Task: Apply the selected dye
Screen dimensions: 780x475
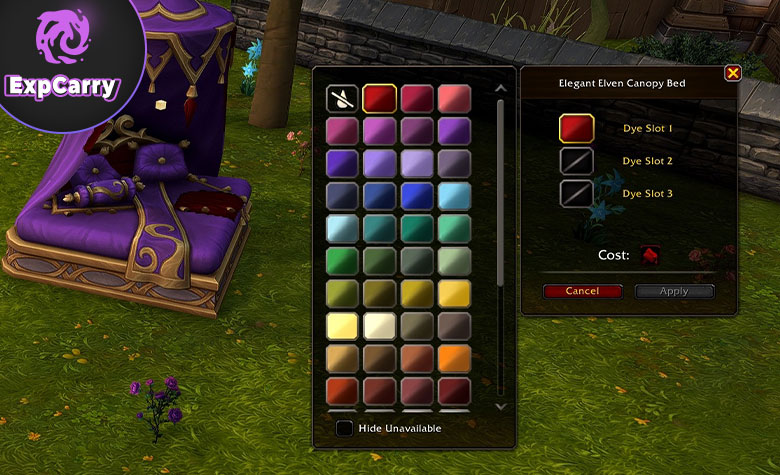Action: point(675,291)
